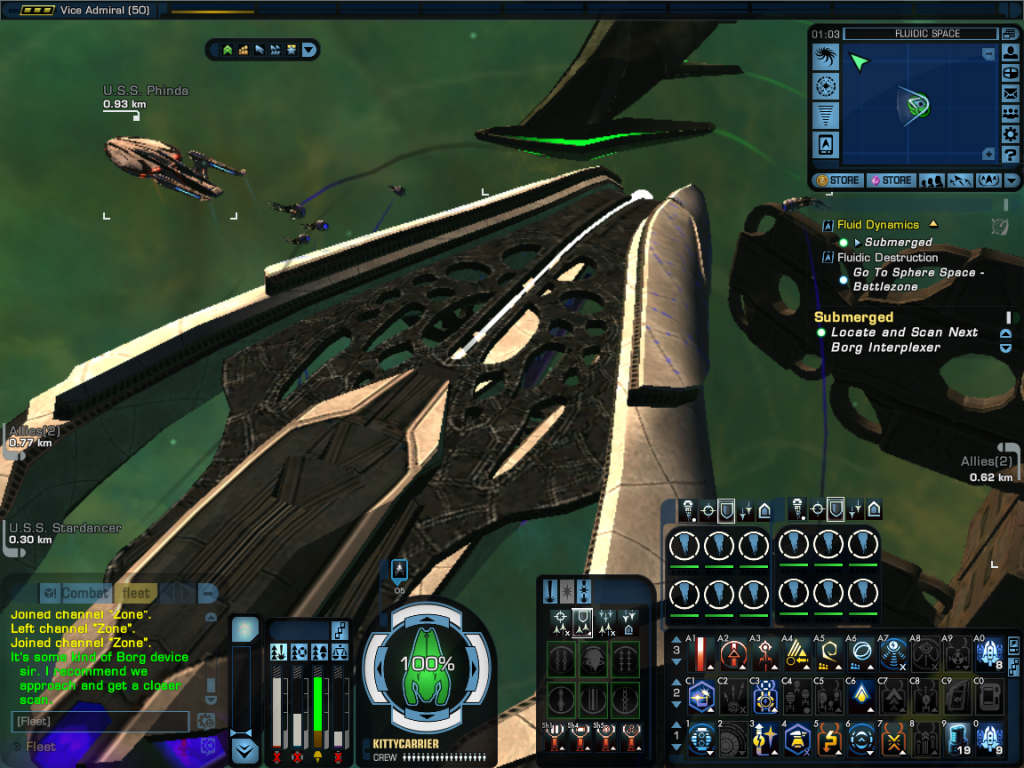Open the mail envelope icon
This screenshot has height=768, width=1024.
click(1010, 93)
